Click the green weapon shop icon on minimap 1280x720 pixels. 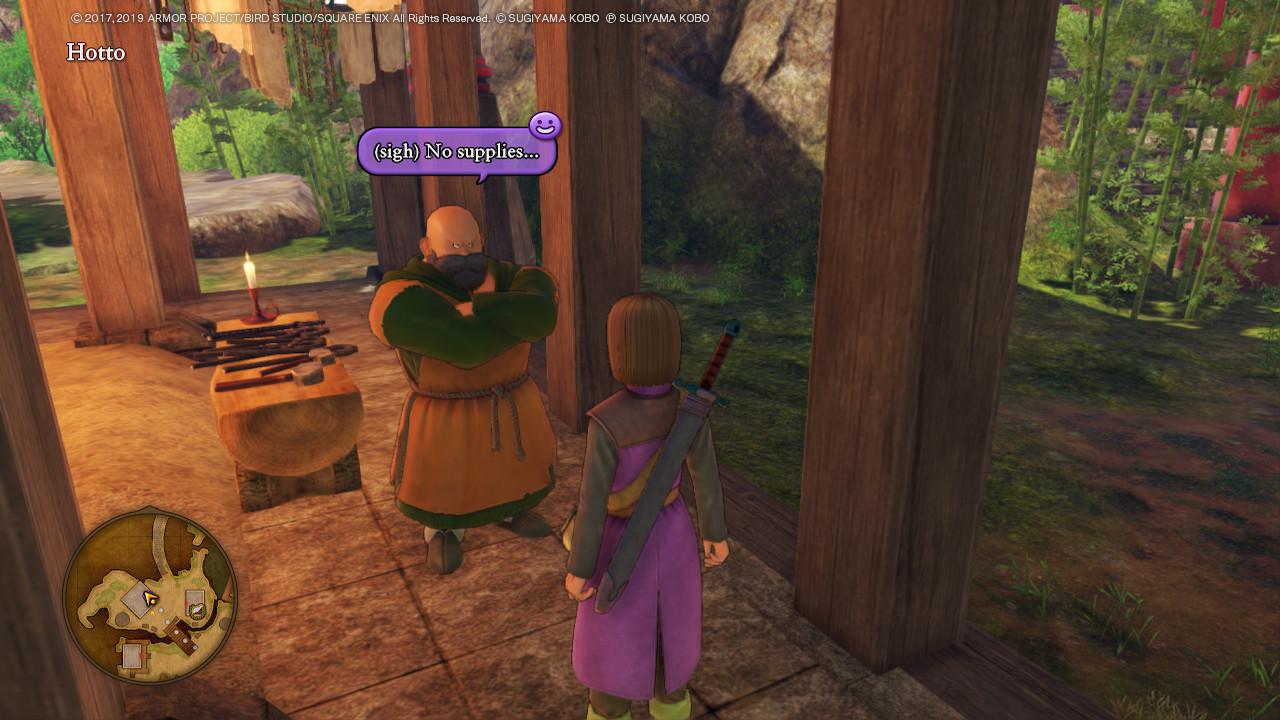click(x=196, y=610)
